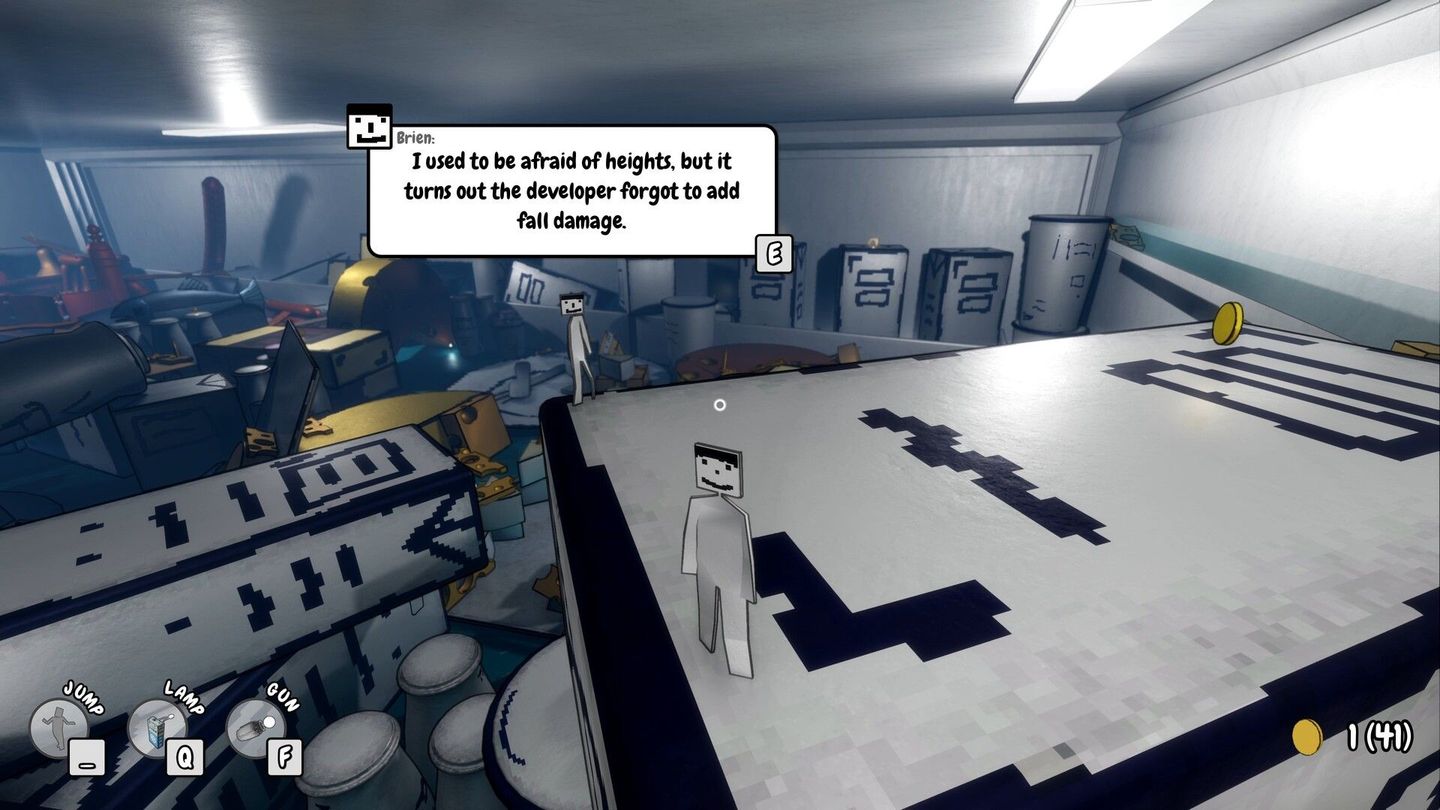Click the lamp battery illustration inside its circle
Viewport: 1440px width, 810px height.
tap(155, 731)
